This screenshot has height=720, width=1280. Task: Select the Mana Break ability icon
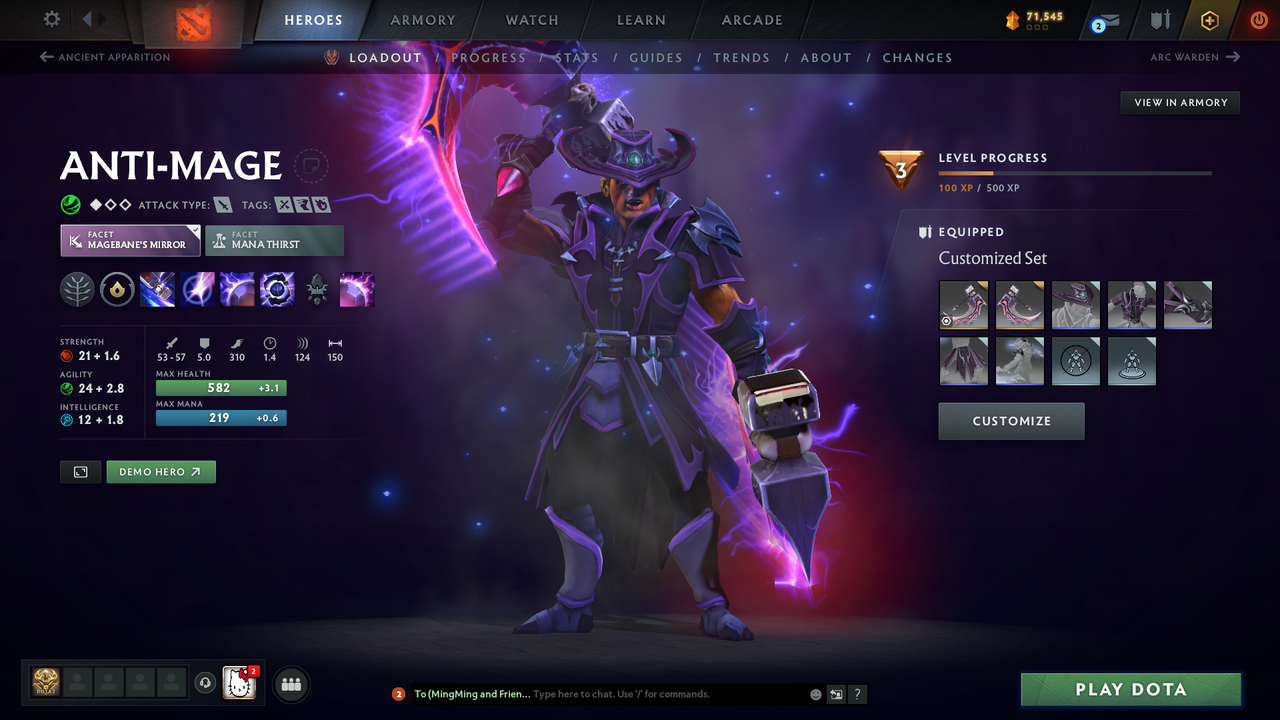(157, 290)
